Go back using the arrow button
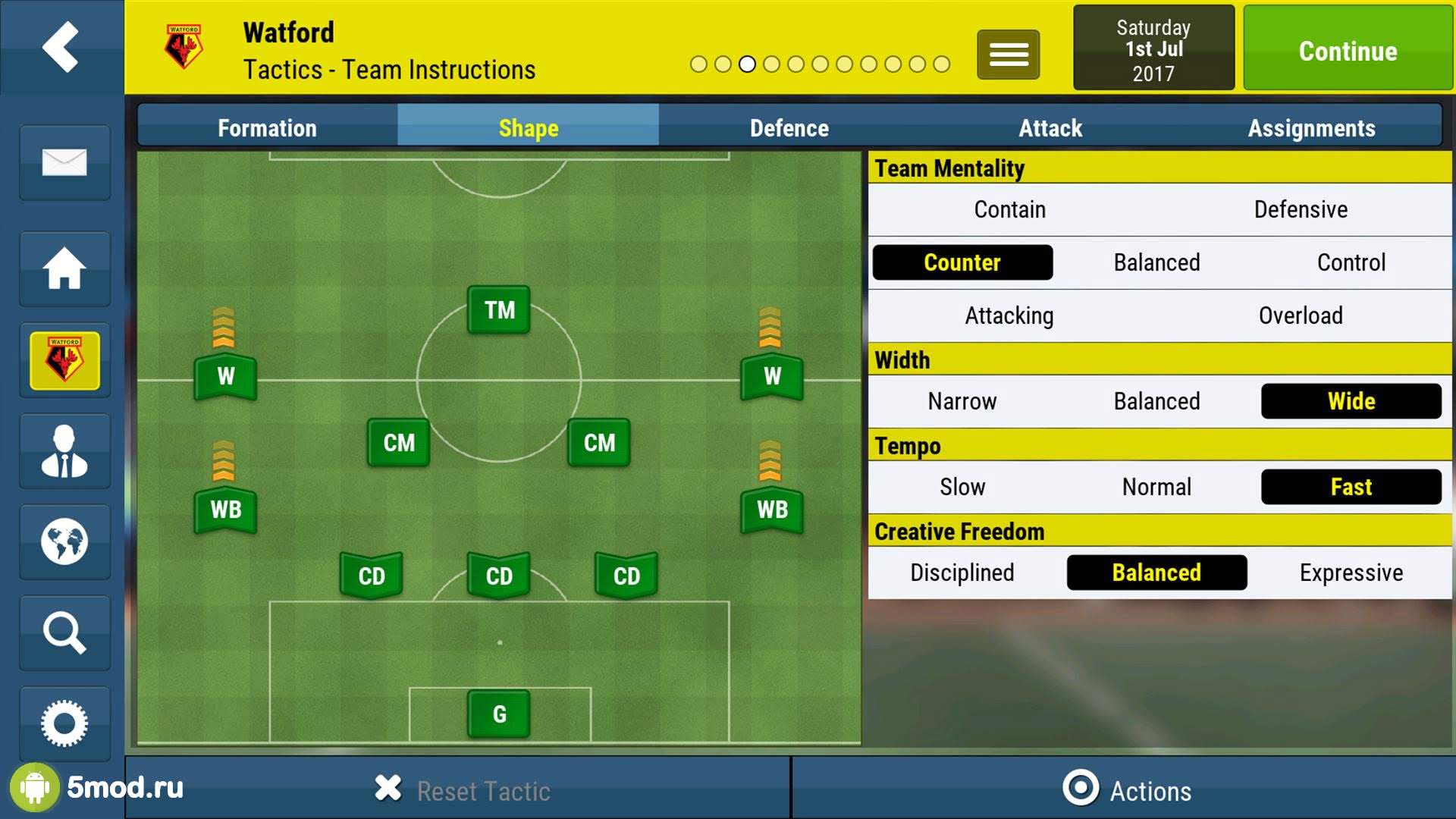The height and width of the screenshot is (819, 1456). coord(61,47)
